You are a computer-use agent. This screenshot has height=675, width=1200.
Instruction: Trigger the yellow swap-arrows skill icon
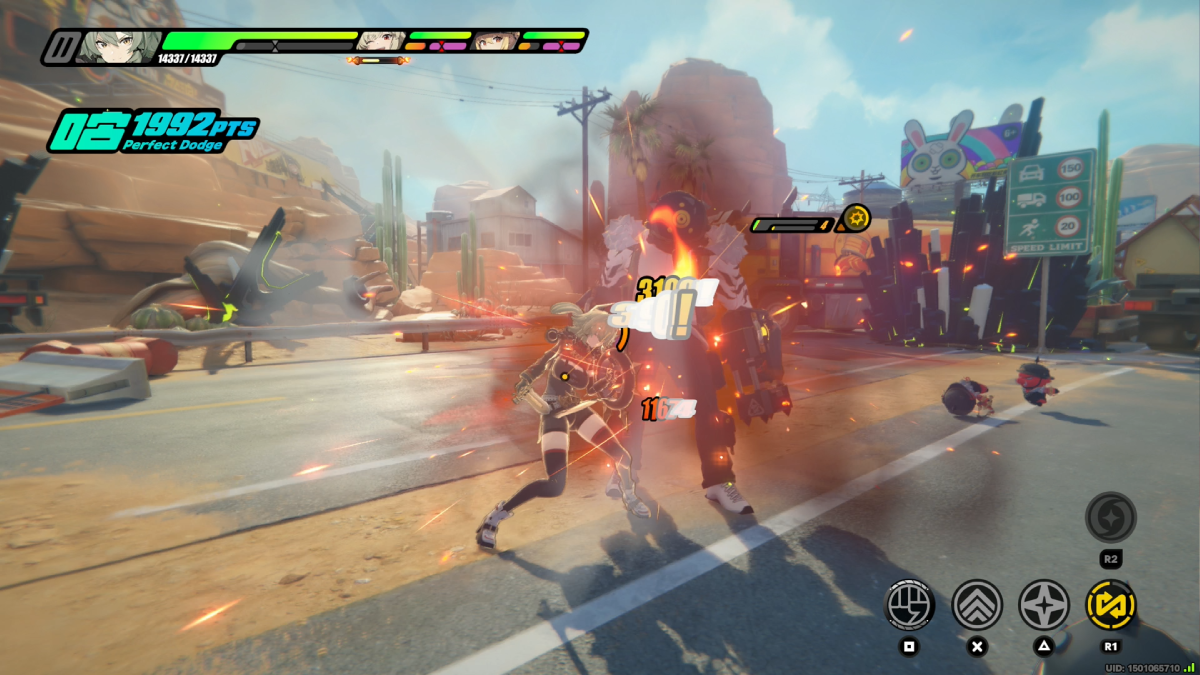pyautogui.click(x=1110, y=605)
